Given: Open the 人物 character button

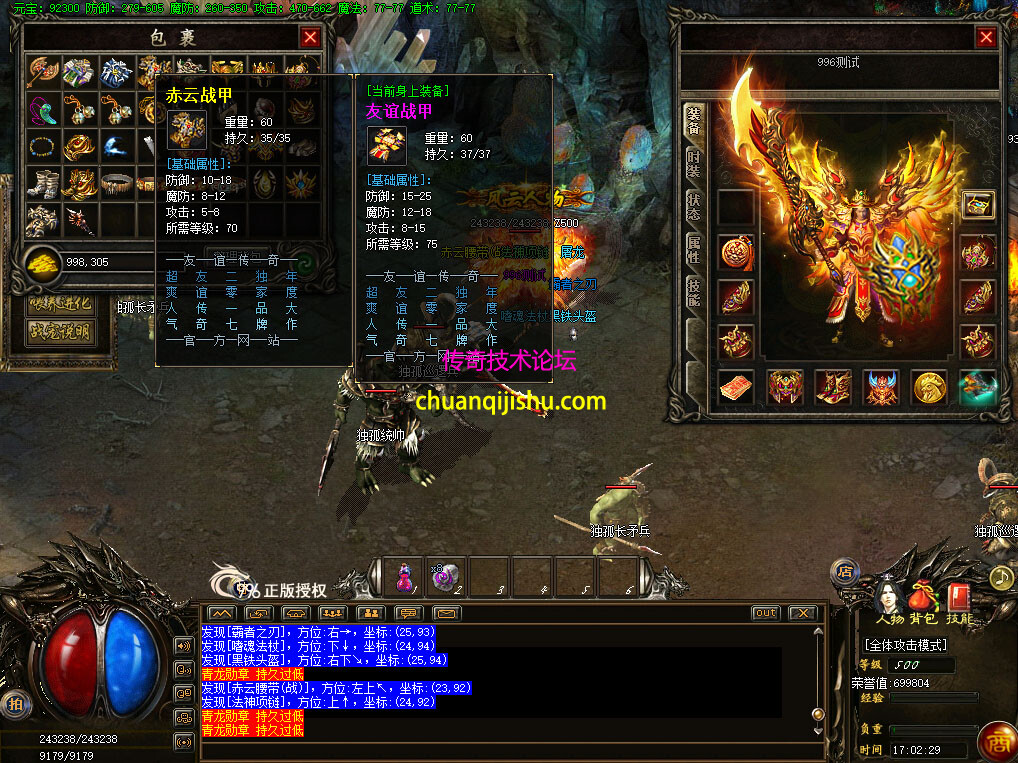Looking at the screenshot, I should click(x=889, y=597).
